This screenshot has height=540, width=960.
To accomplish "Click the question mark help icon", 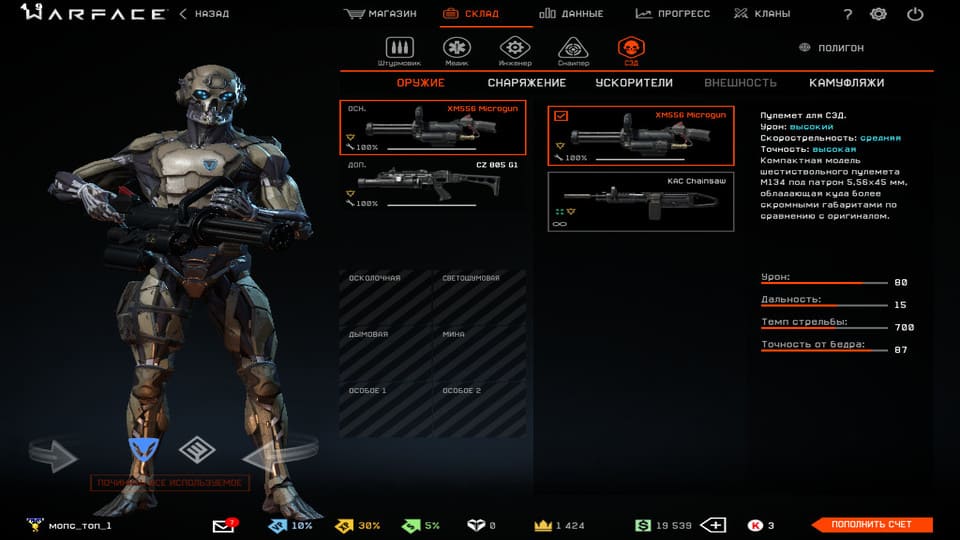I will (848, 14).
